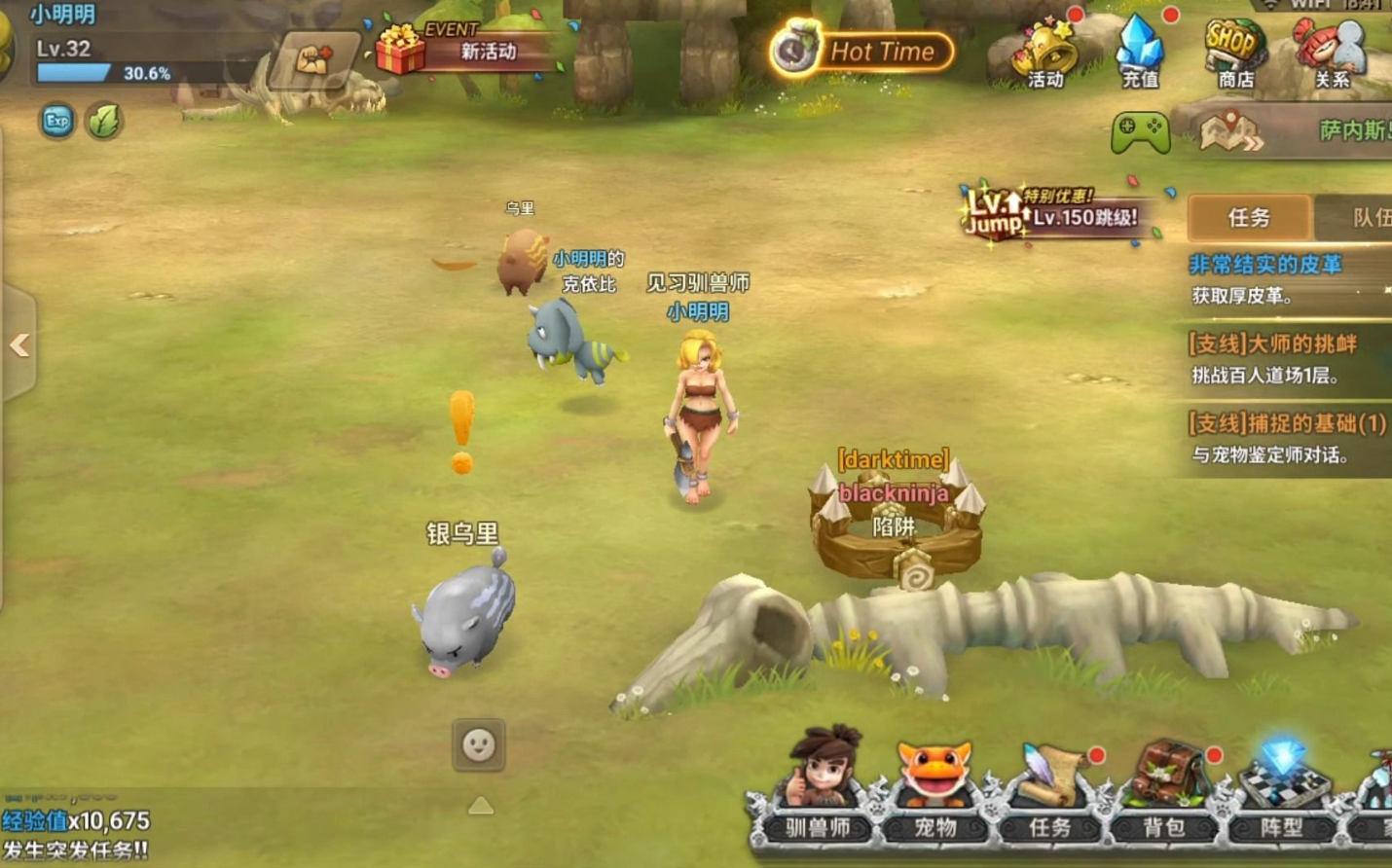Open the 充值 crystal recharge icon

coord(1140,53)
